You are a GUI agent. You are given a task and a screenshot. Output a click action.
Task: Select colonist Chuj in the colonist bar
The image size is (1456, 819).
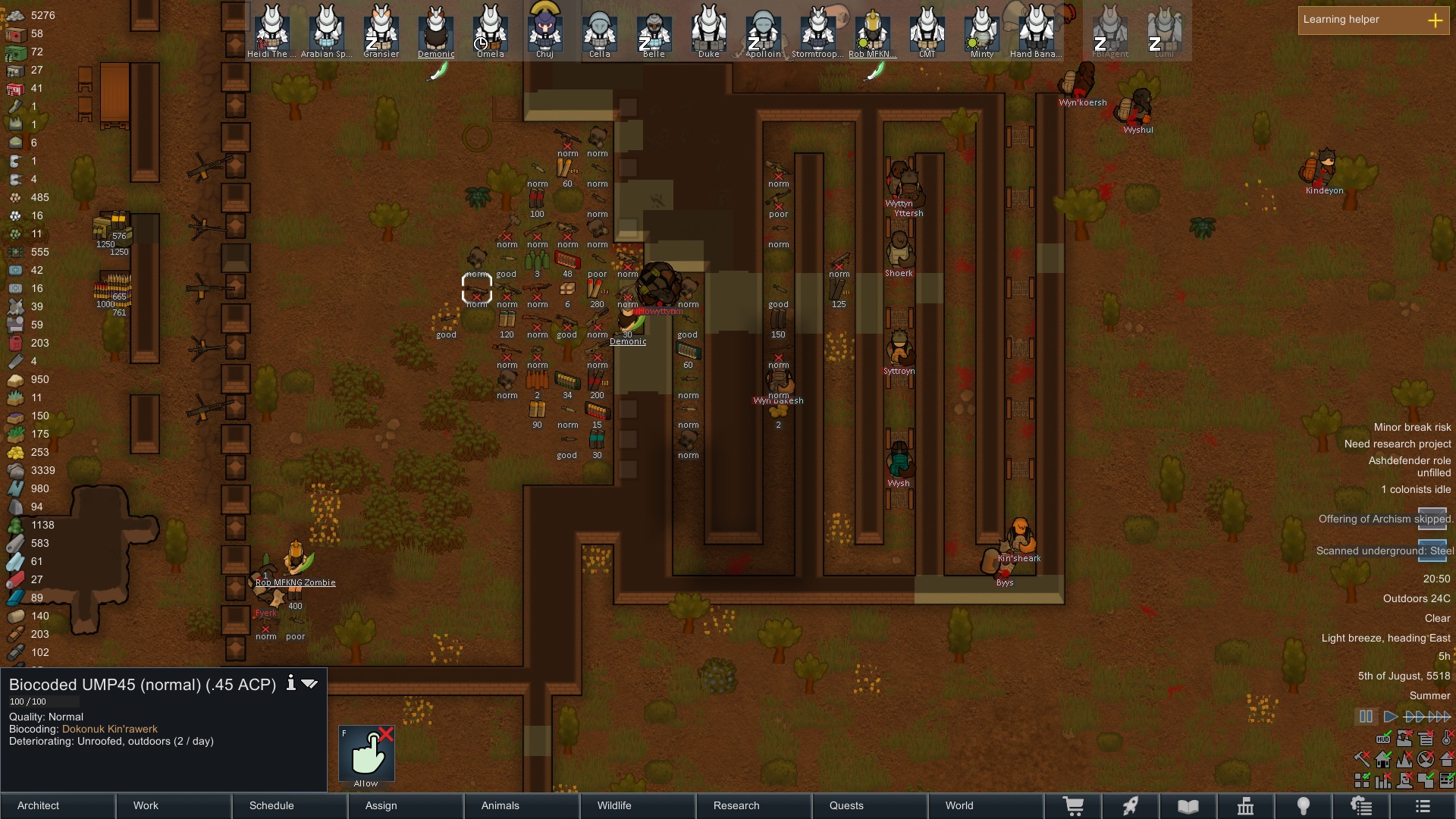pyautogui.click(x=544, y=30)
